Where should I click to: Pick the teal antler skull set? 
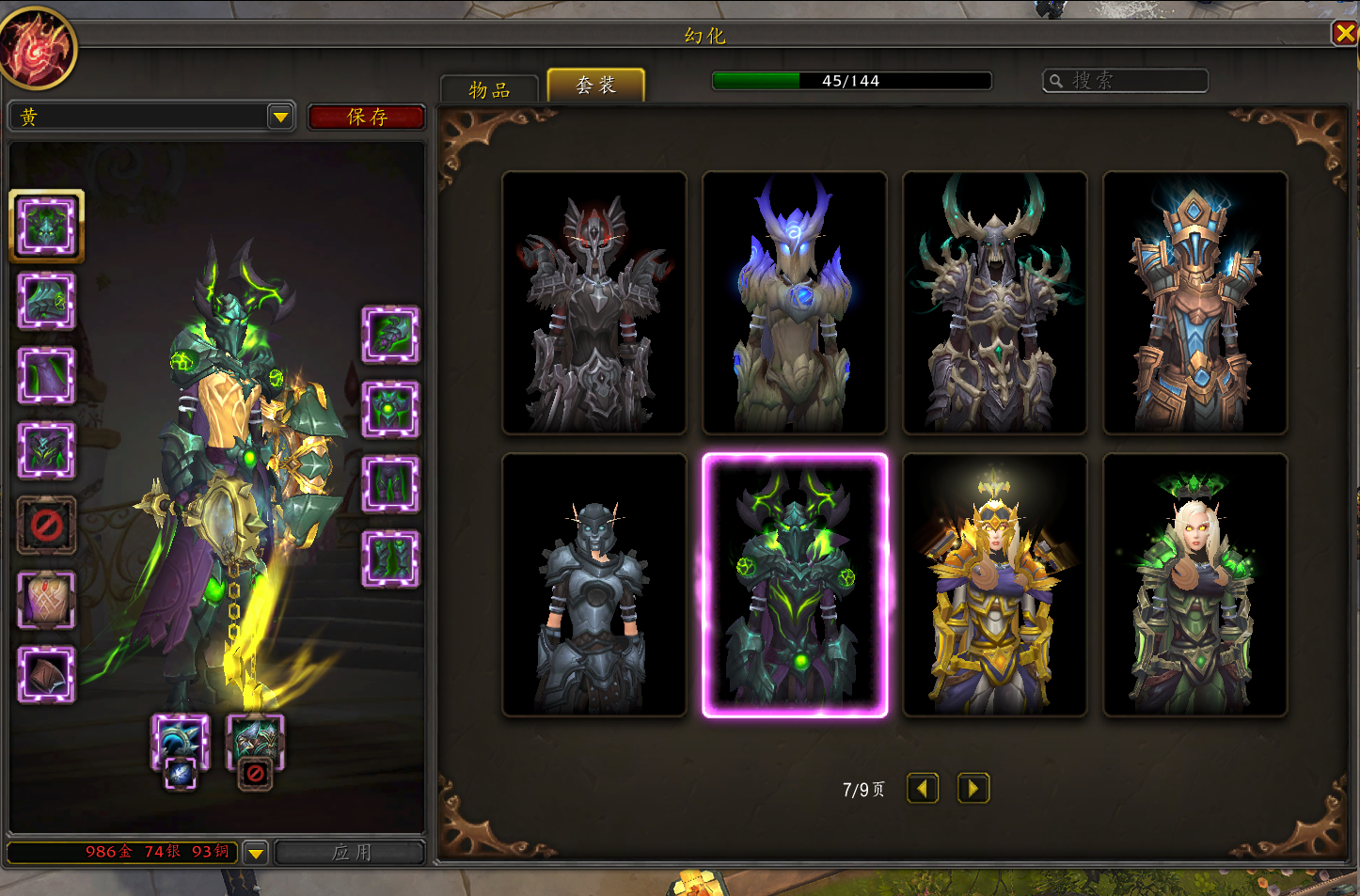pos(995,303)
